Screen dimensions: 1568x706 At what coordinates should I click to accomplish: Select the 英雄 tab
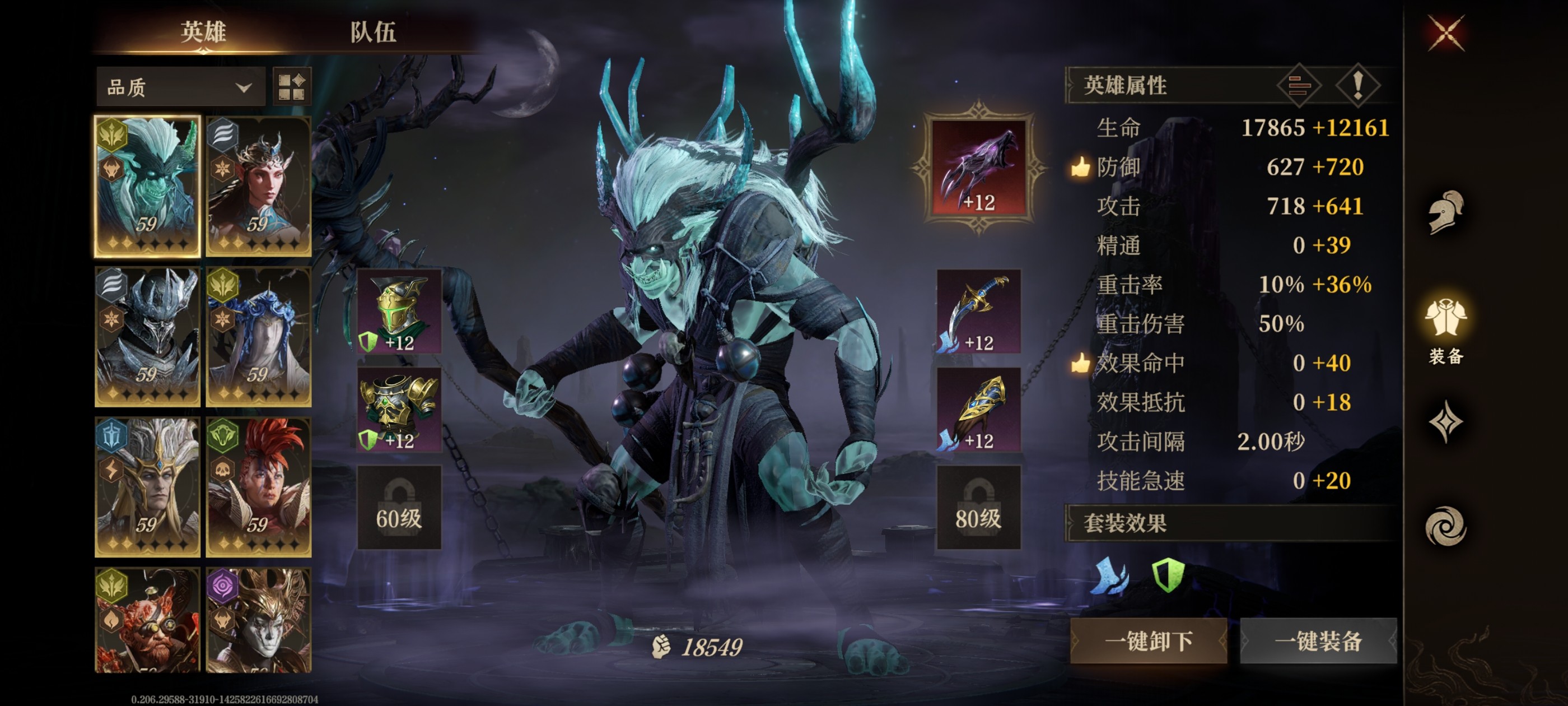pyautogui.click(x=203, y=32)
